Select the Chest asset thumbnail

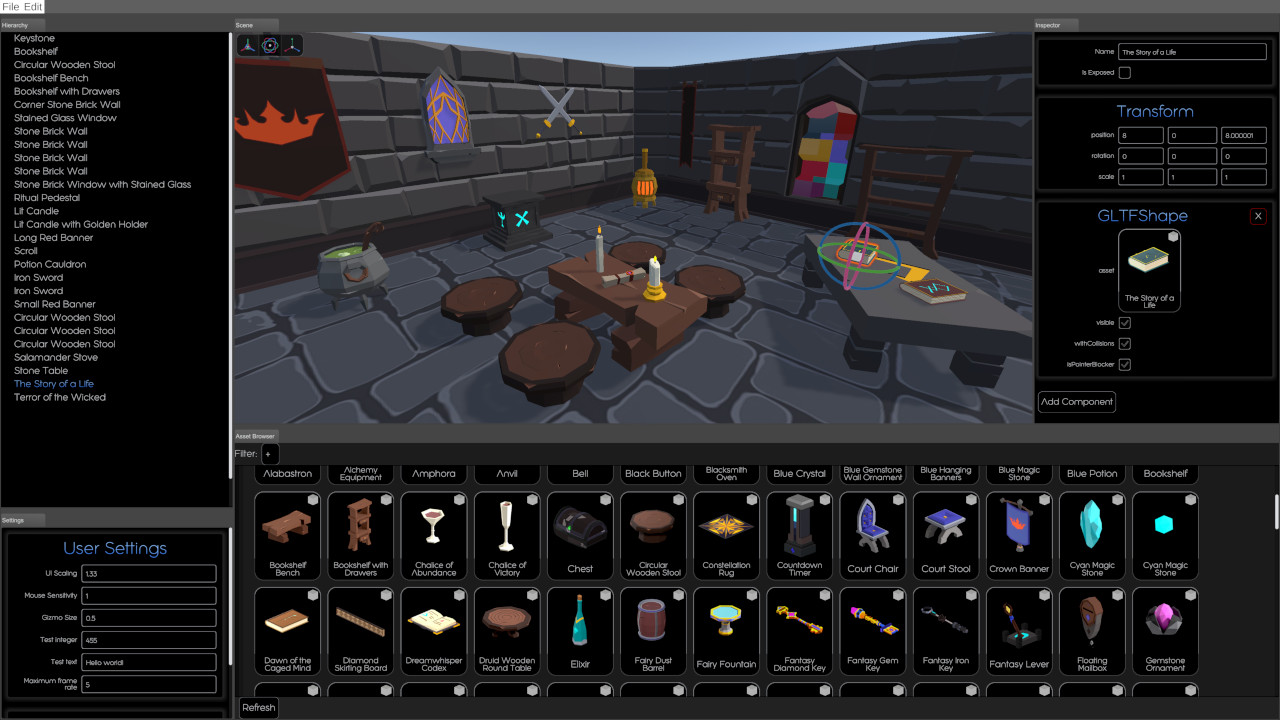[580, 535]
